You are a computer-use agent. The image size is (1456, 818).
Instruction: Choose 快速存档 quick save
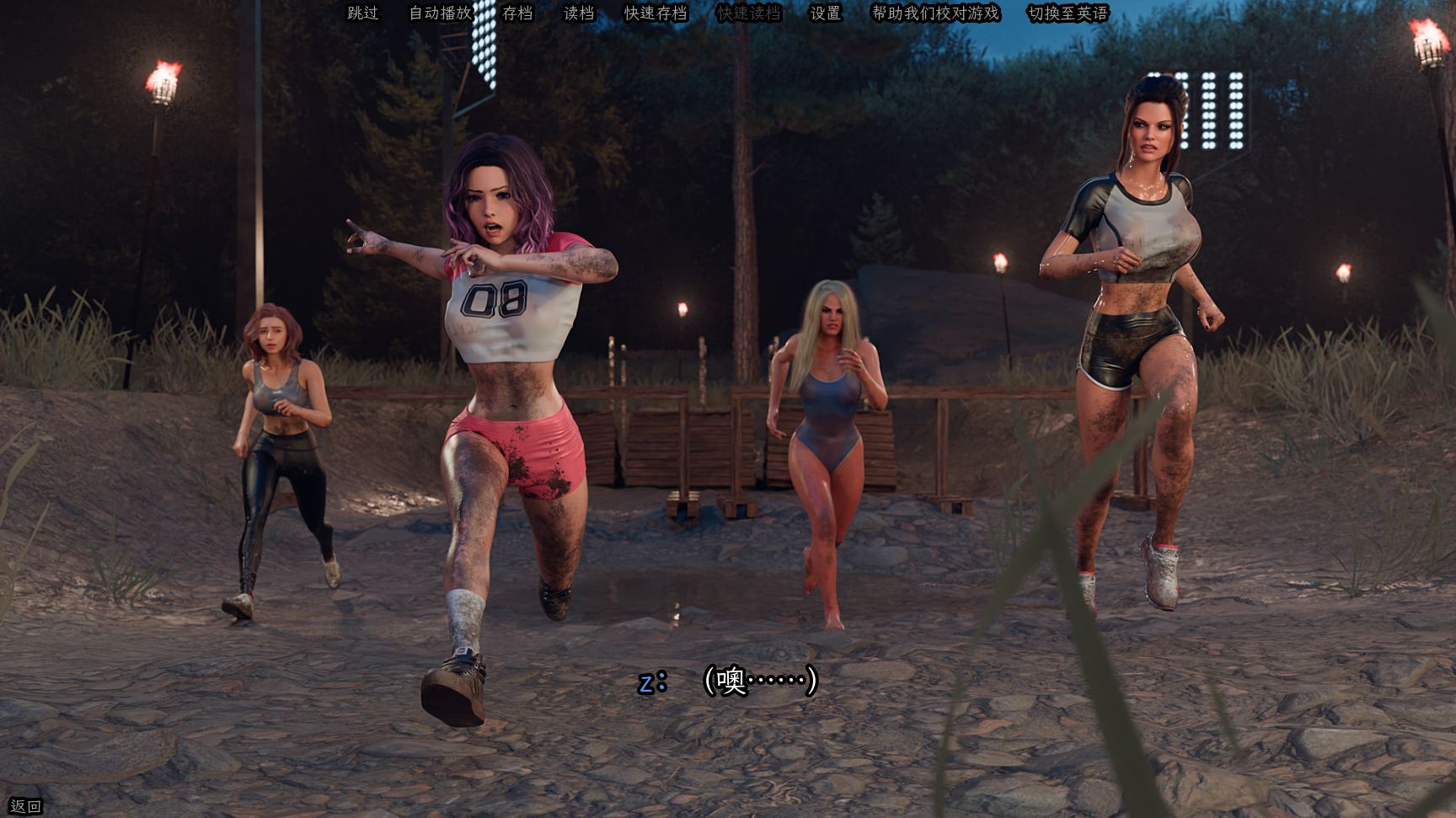coord(656,13)
